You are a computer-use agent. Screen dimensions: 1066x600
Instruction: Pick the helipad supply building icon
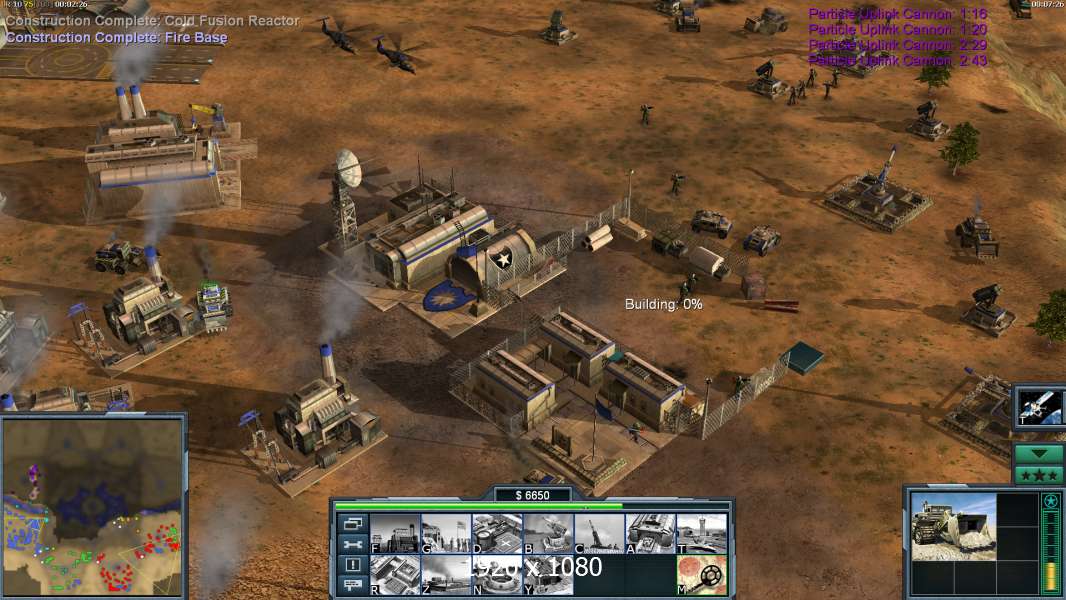tap(497, 534)
